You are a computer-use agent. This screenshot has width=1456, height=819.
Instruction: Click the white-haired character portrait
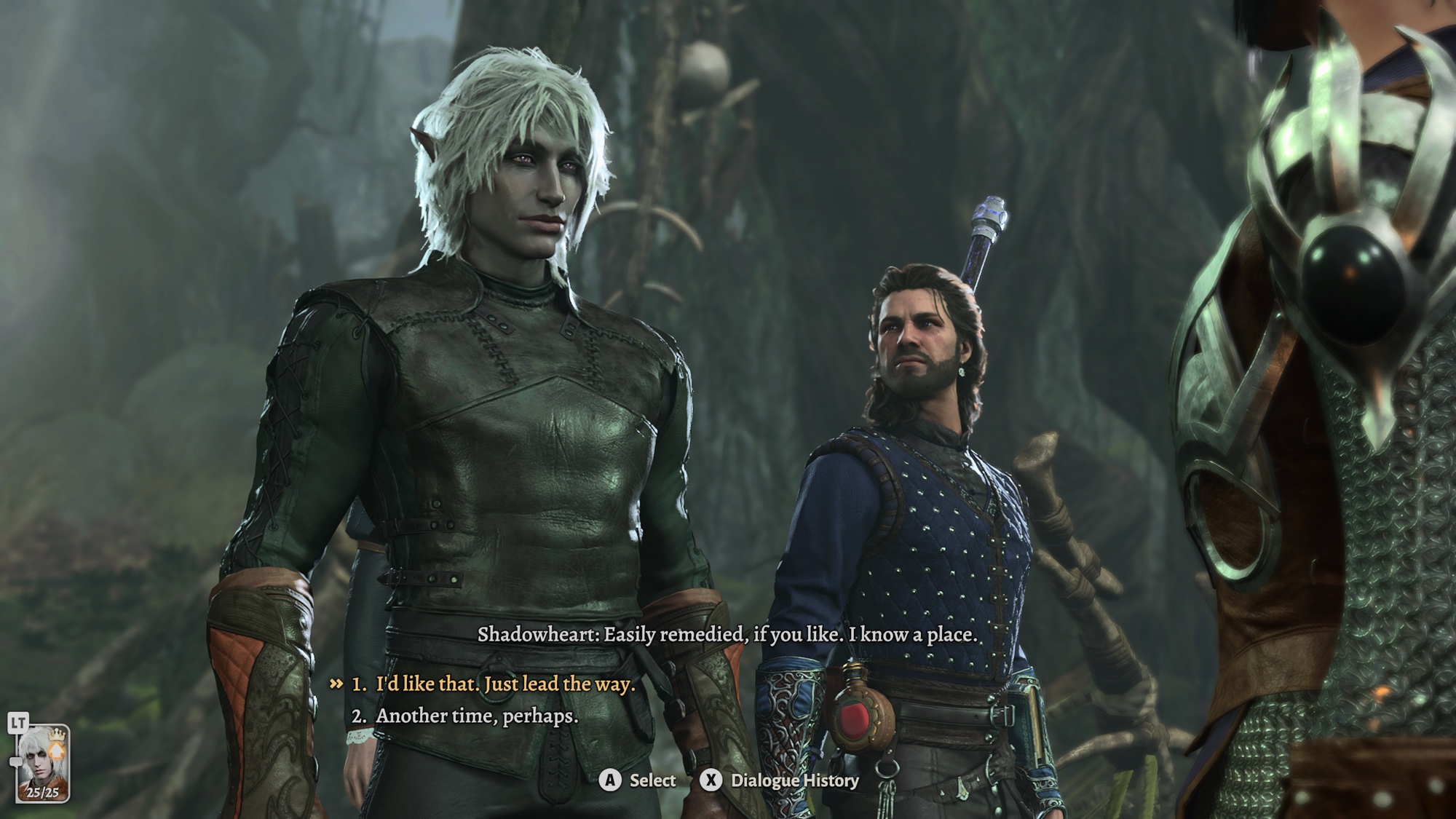coord(41,762)
